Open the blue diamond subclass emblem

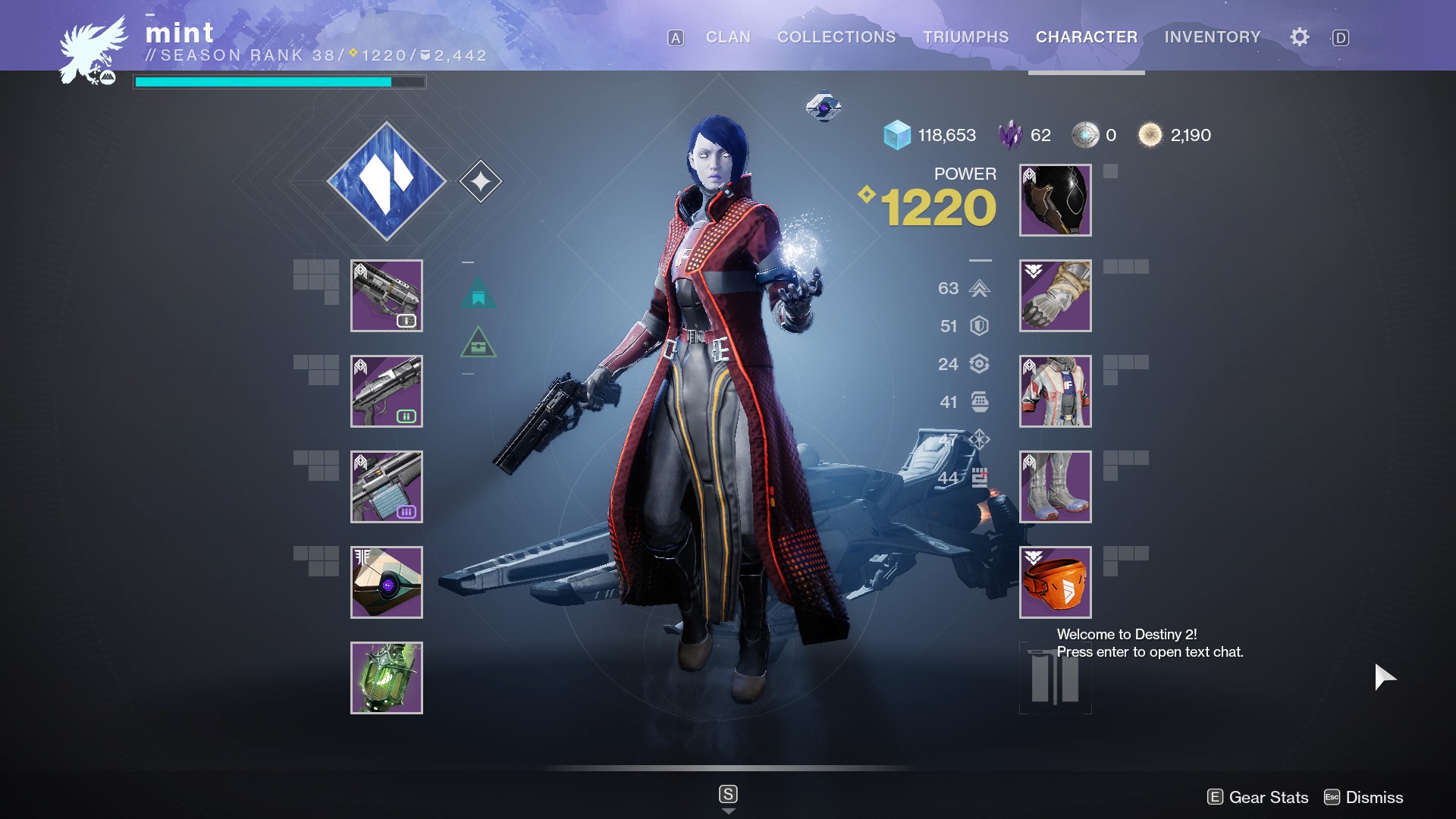tap(387, 181)
